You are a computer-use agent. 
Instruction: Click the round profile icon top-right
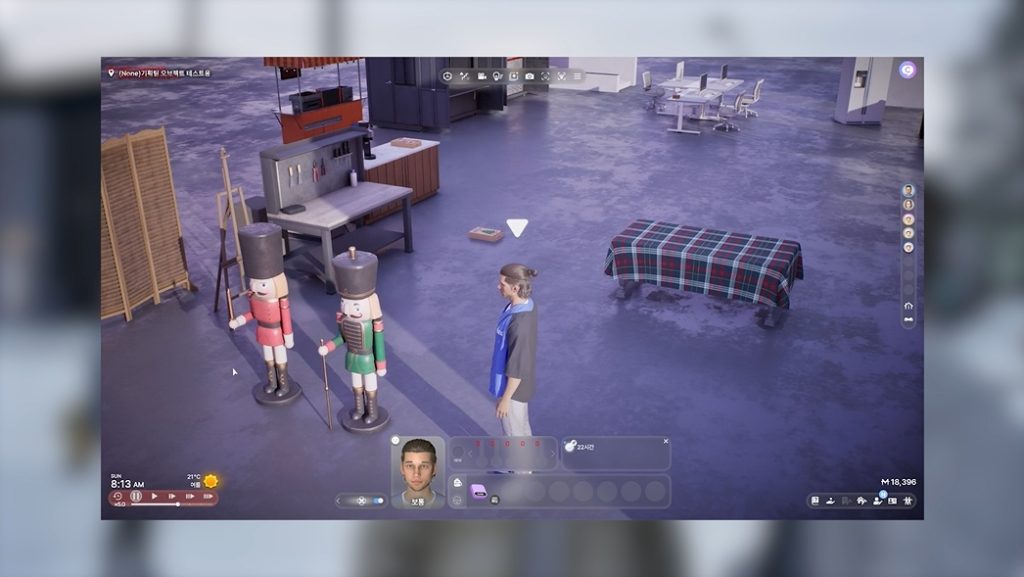pos(907,70)
